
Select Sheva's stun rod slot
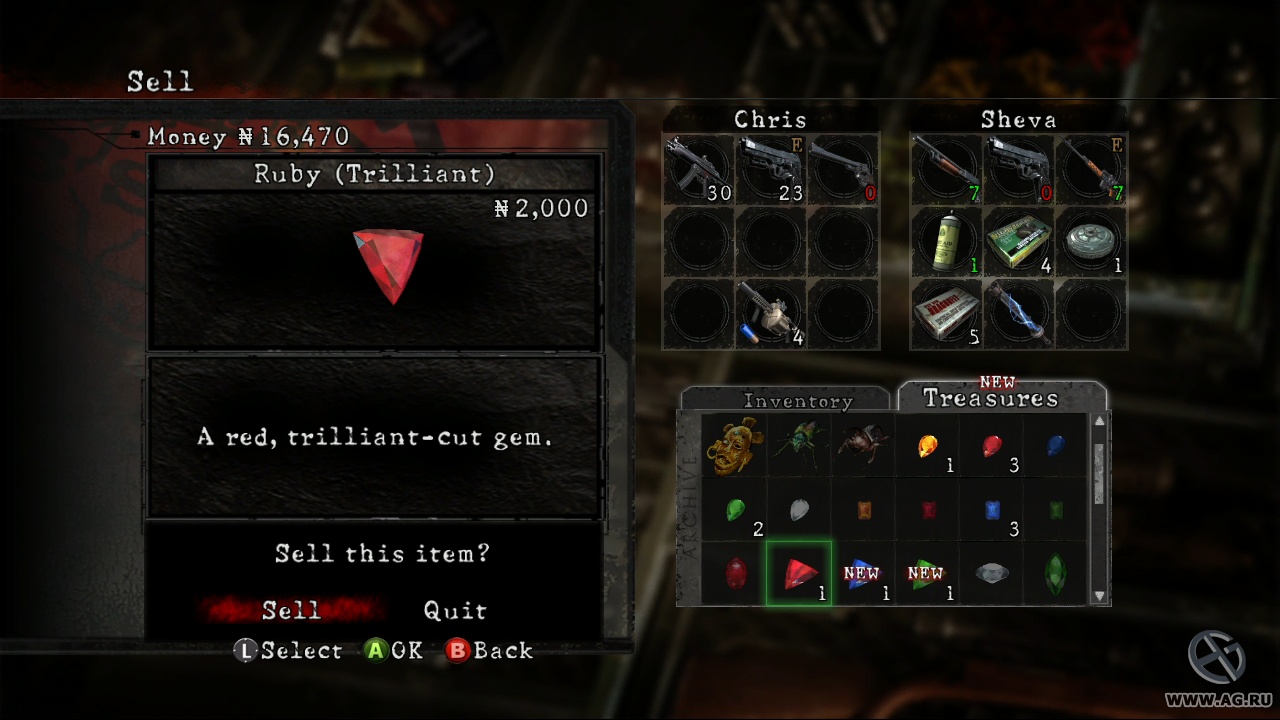(1018, 314)
